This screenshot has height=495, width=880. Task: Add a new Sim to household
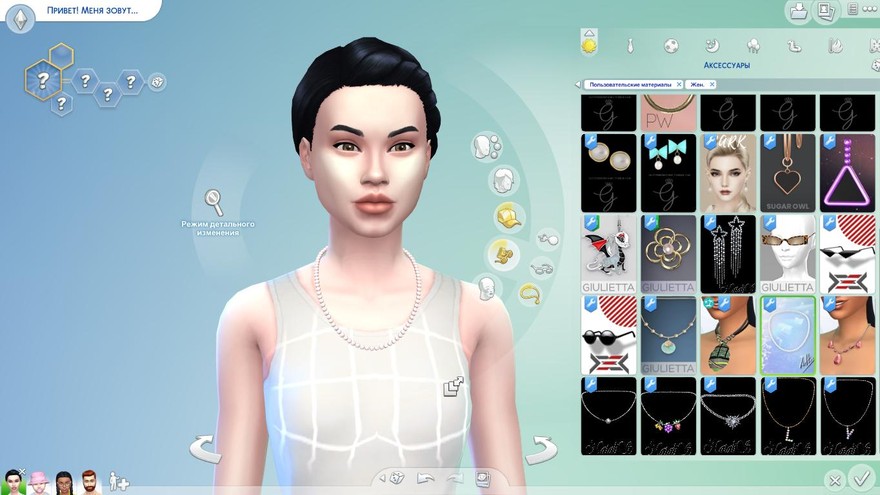[x=119, y=482]
